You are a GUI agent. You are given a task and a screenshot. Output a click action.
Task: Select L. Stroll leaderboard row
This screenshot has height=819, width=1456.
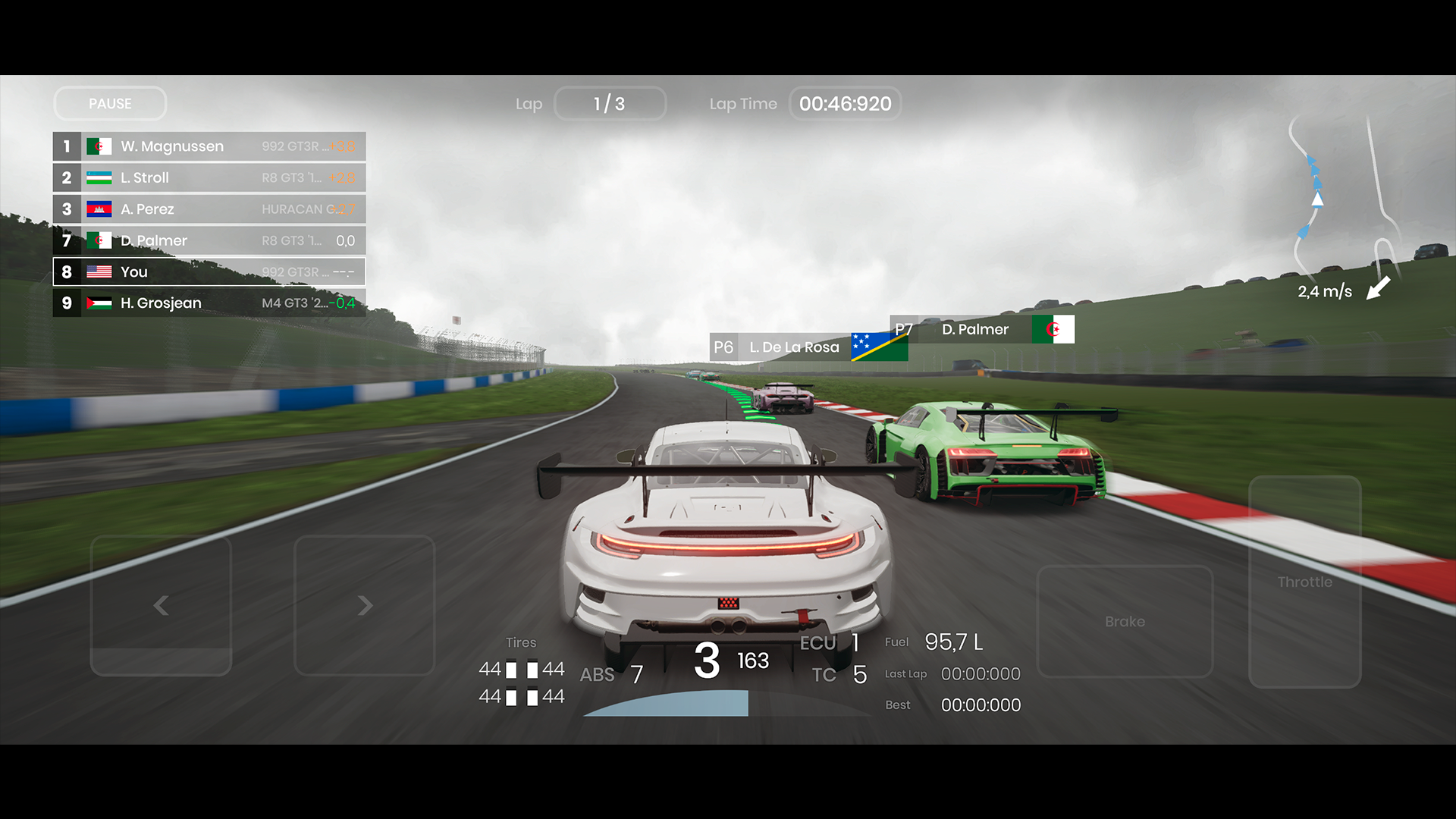coord(209,177)
